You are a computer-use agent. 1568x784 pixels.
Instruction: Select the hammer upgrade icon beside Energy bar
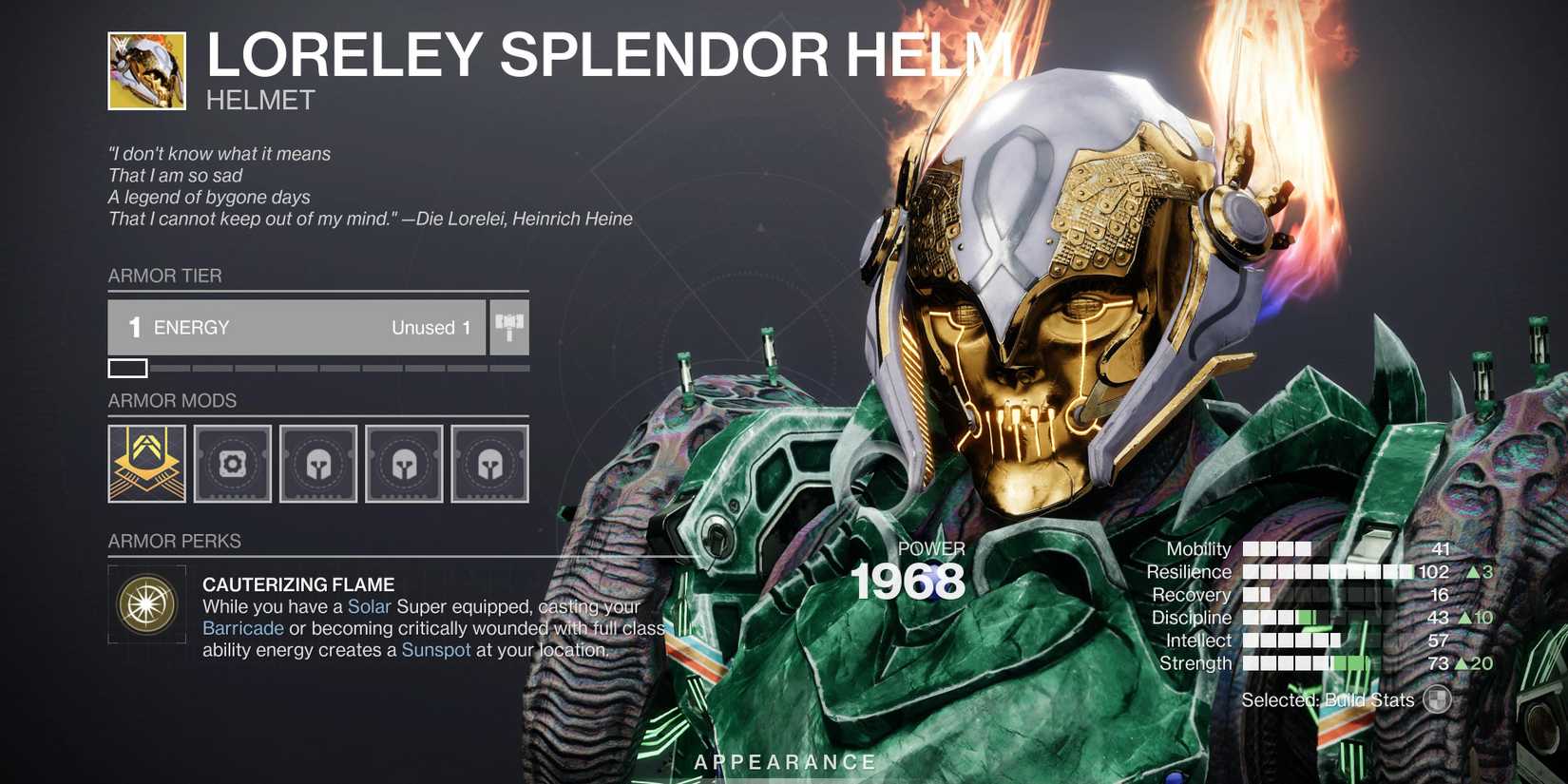point(508,327)
